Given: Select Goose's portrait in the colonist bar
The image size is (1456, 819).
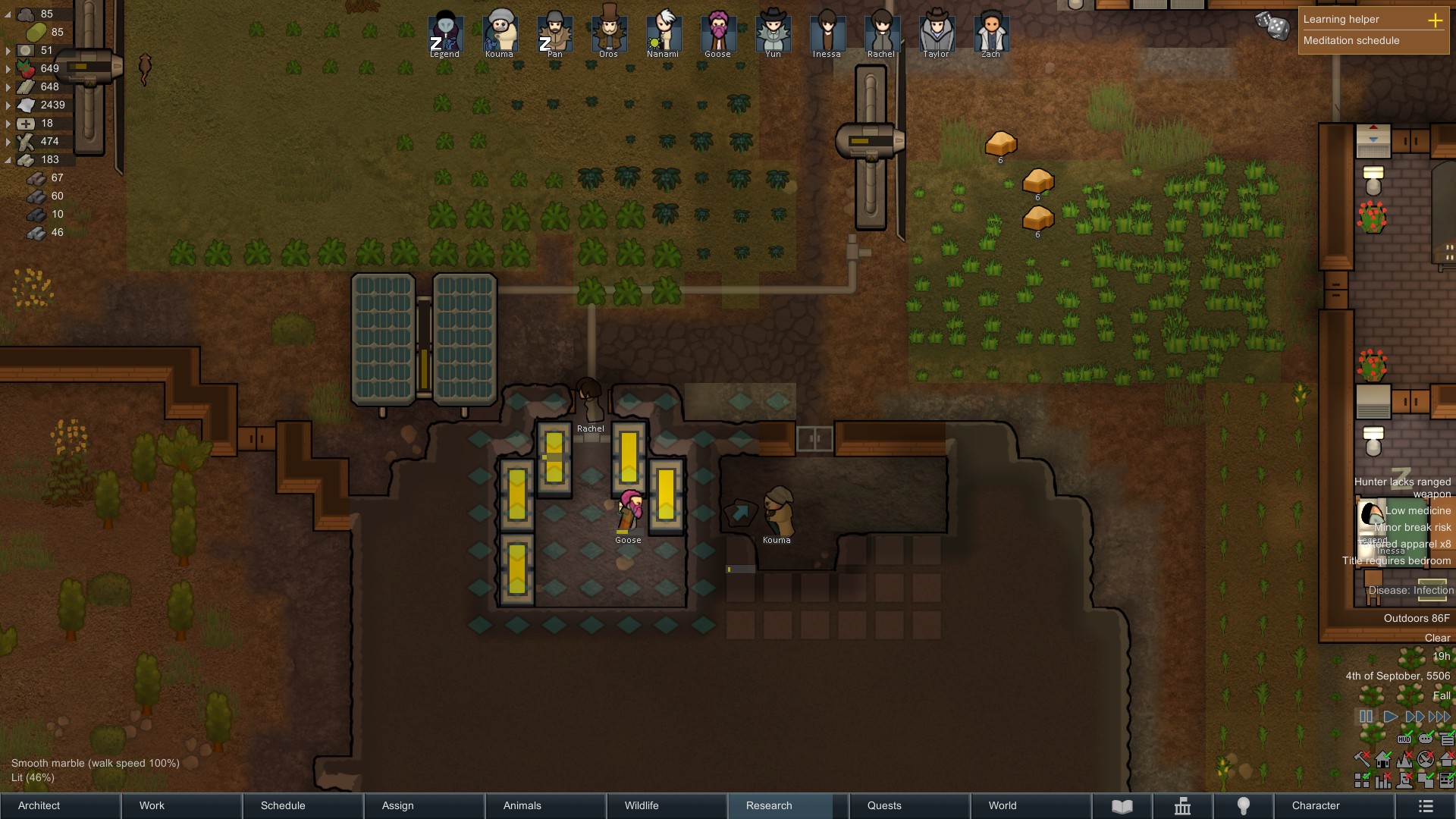Looking at the screenshot, I should pyautogui.click(x=719, y=30).
